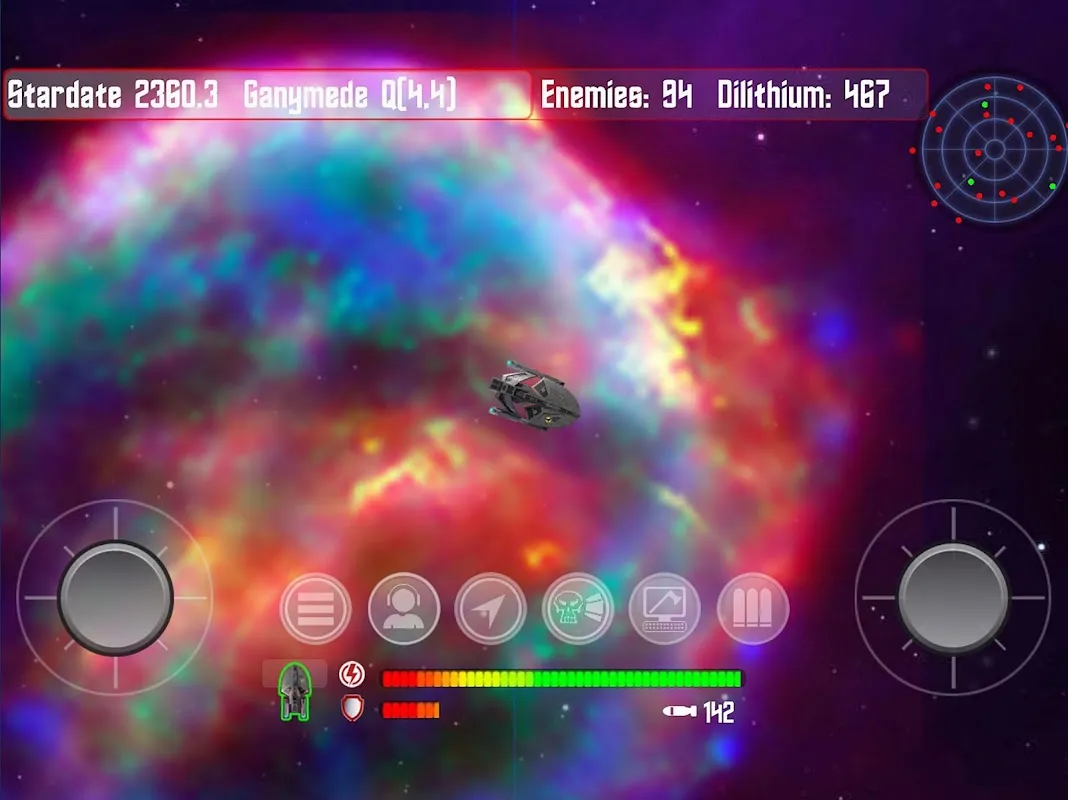Open the navigation arrow button
Viewport: 1068px width, 800px height.
coord(490,608)
